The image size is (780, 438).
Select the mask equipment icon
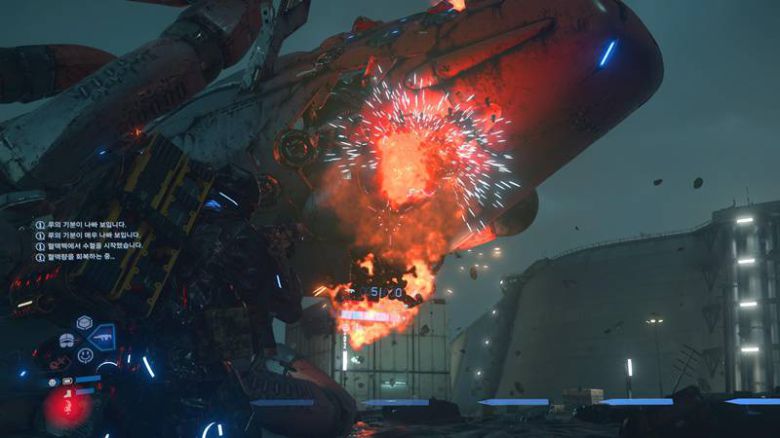point(67,340)
